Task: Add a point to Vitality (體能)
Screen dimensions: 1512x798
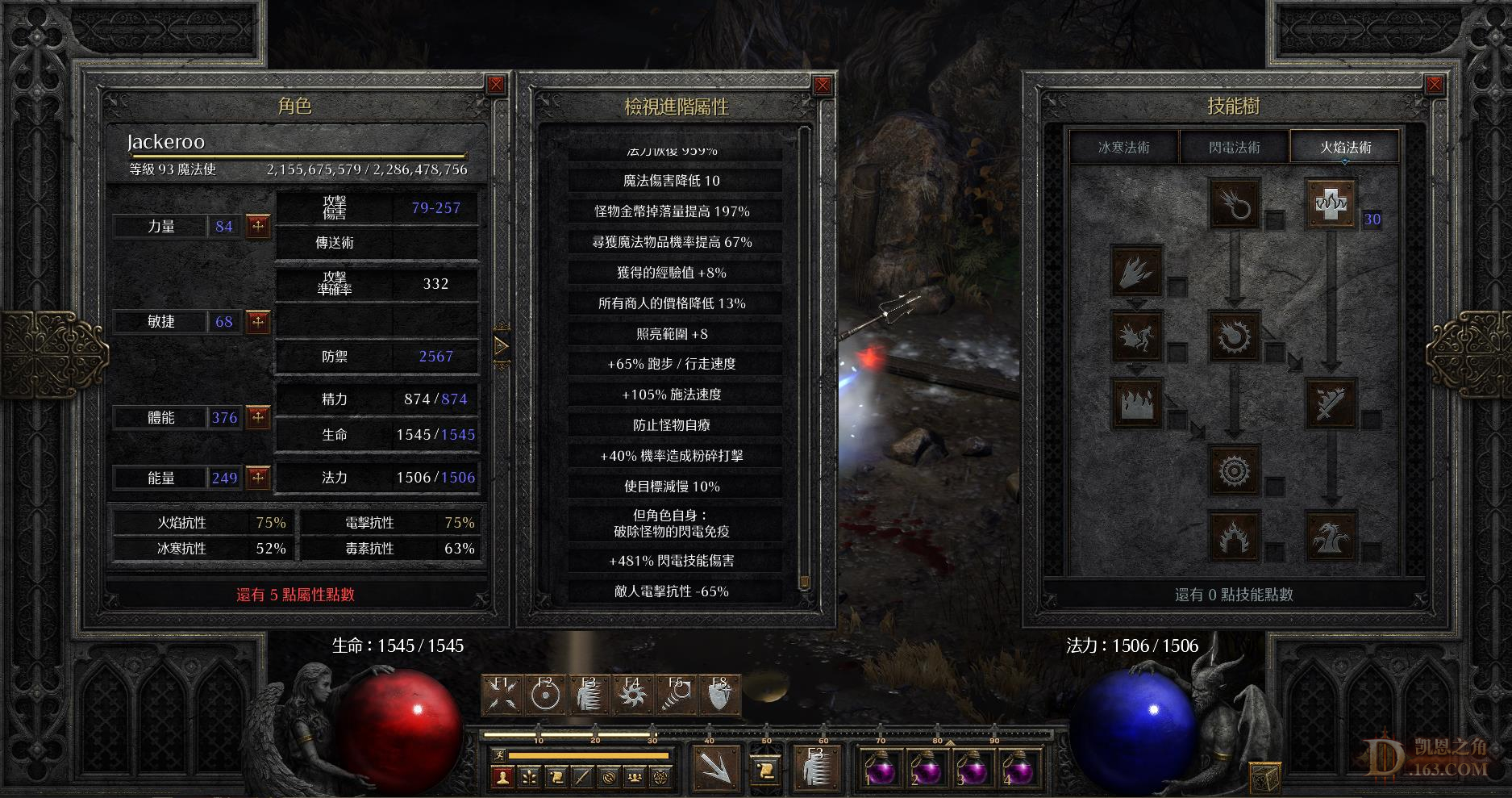Action: point(258,417)
